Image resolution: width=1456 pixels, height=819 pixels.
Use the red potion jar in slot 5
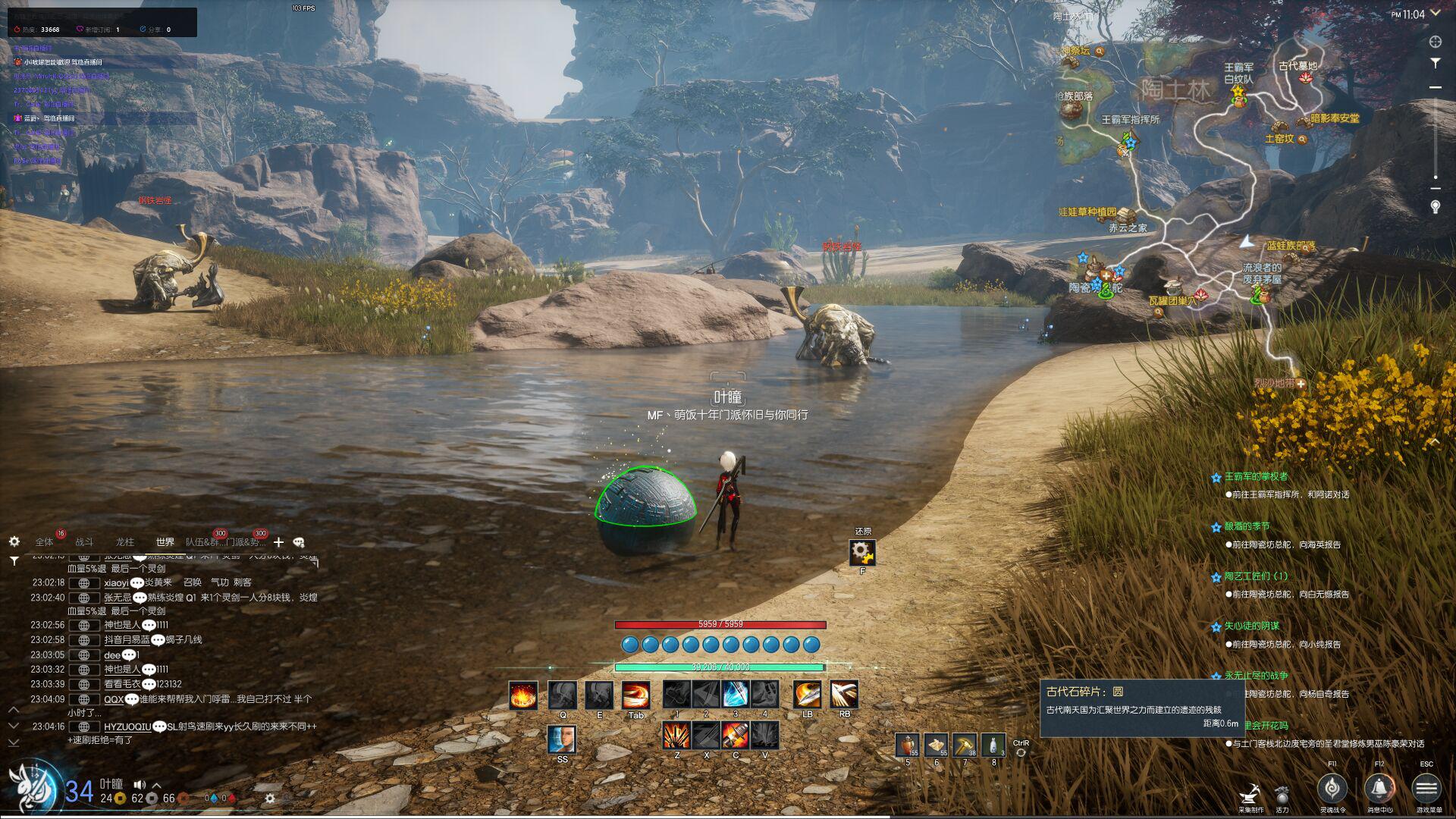(907, 745)
